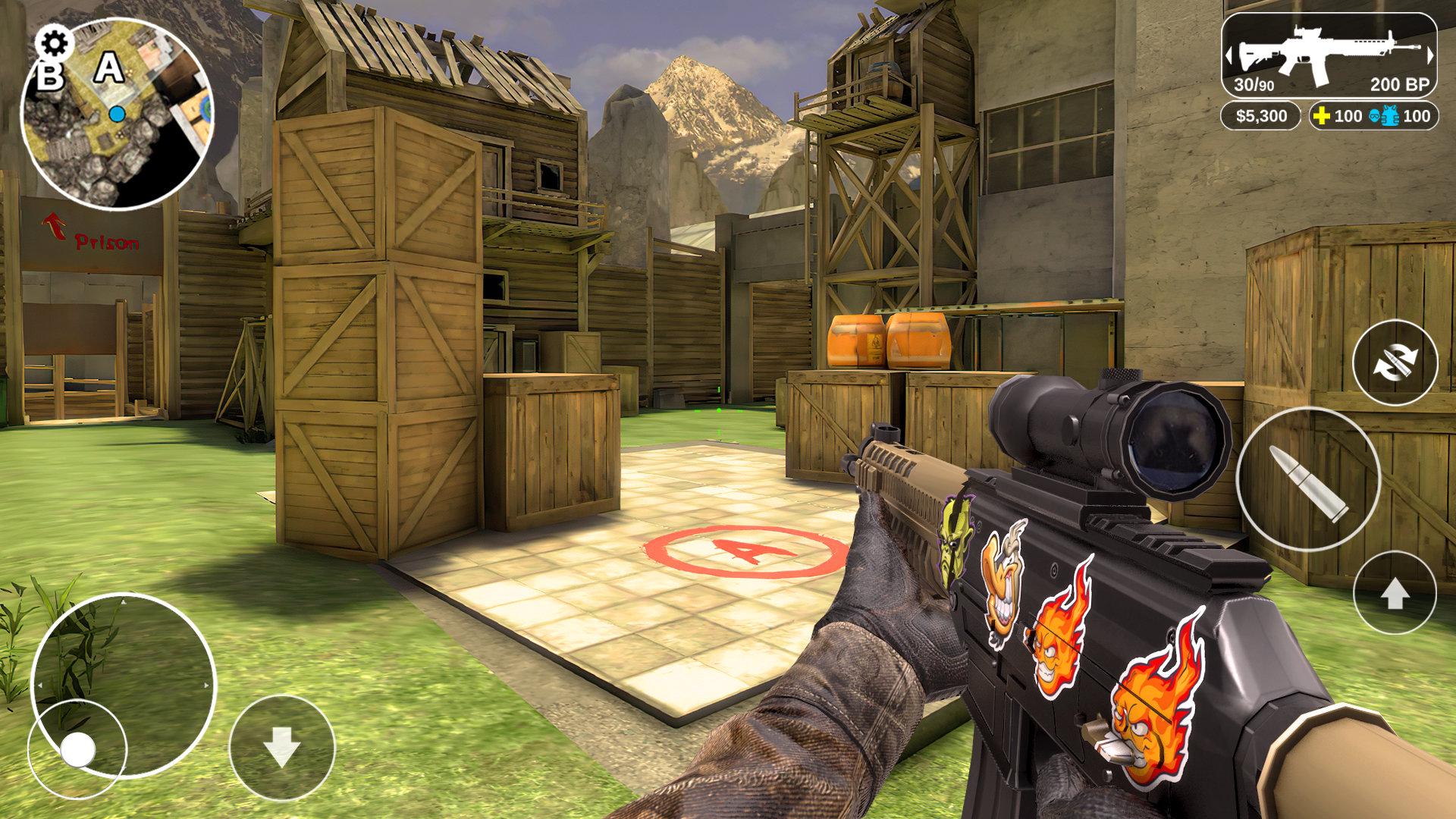Select the blue armor vest icon
Image resolution: width=1456 pixels, height=819 pixels.
(1390, 115)
